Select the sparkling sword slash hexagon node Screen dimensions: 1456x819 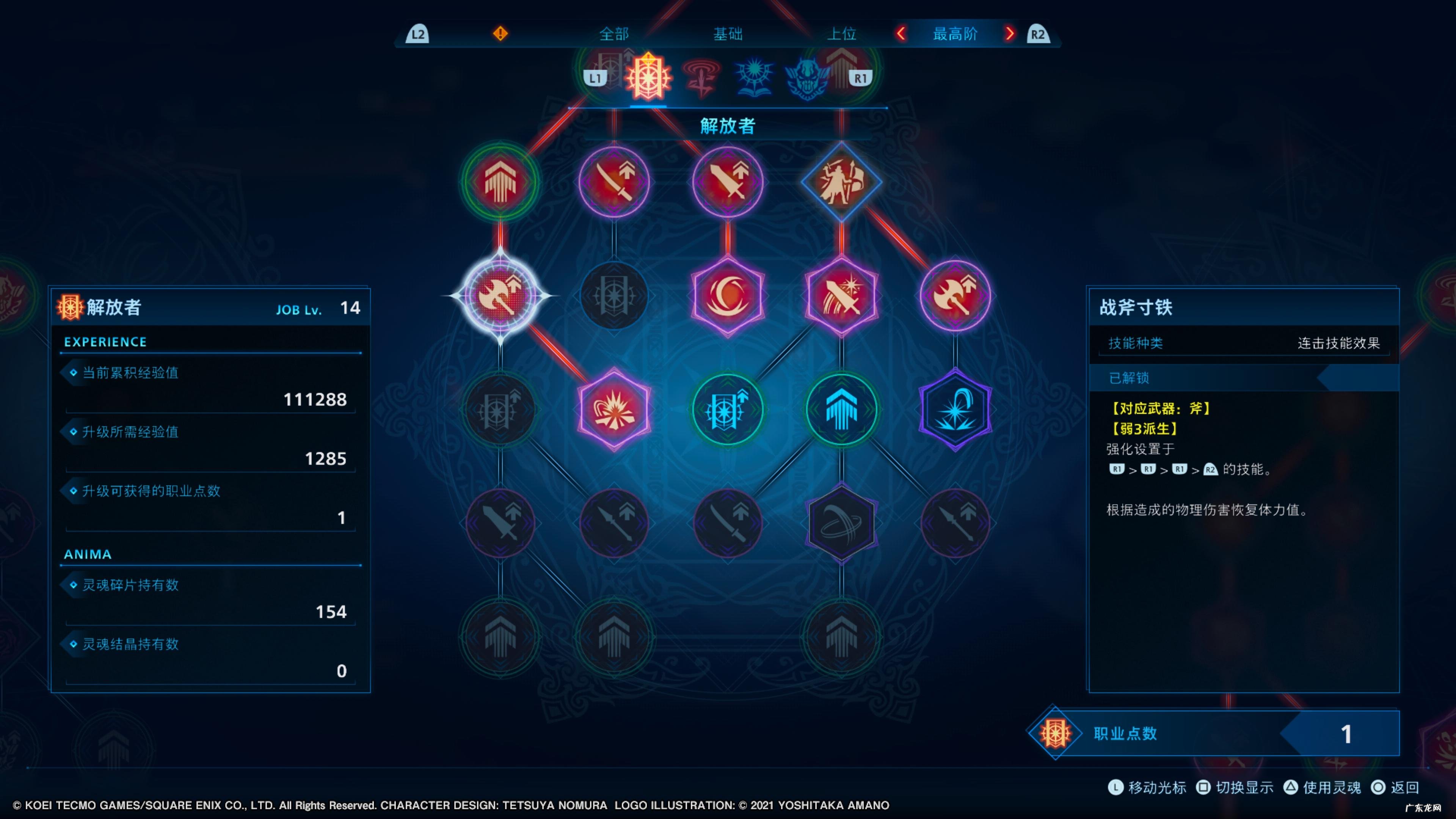842,296
